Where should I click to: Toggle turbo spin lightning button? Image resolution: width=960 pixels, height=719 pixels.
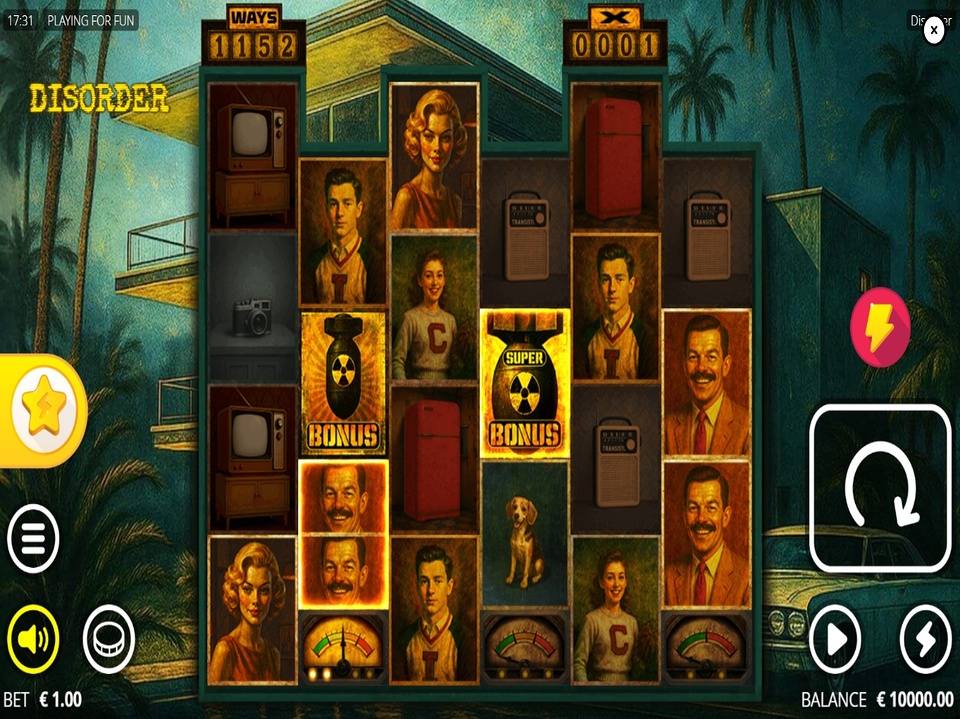click(925, 638)
